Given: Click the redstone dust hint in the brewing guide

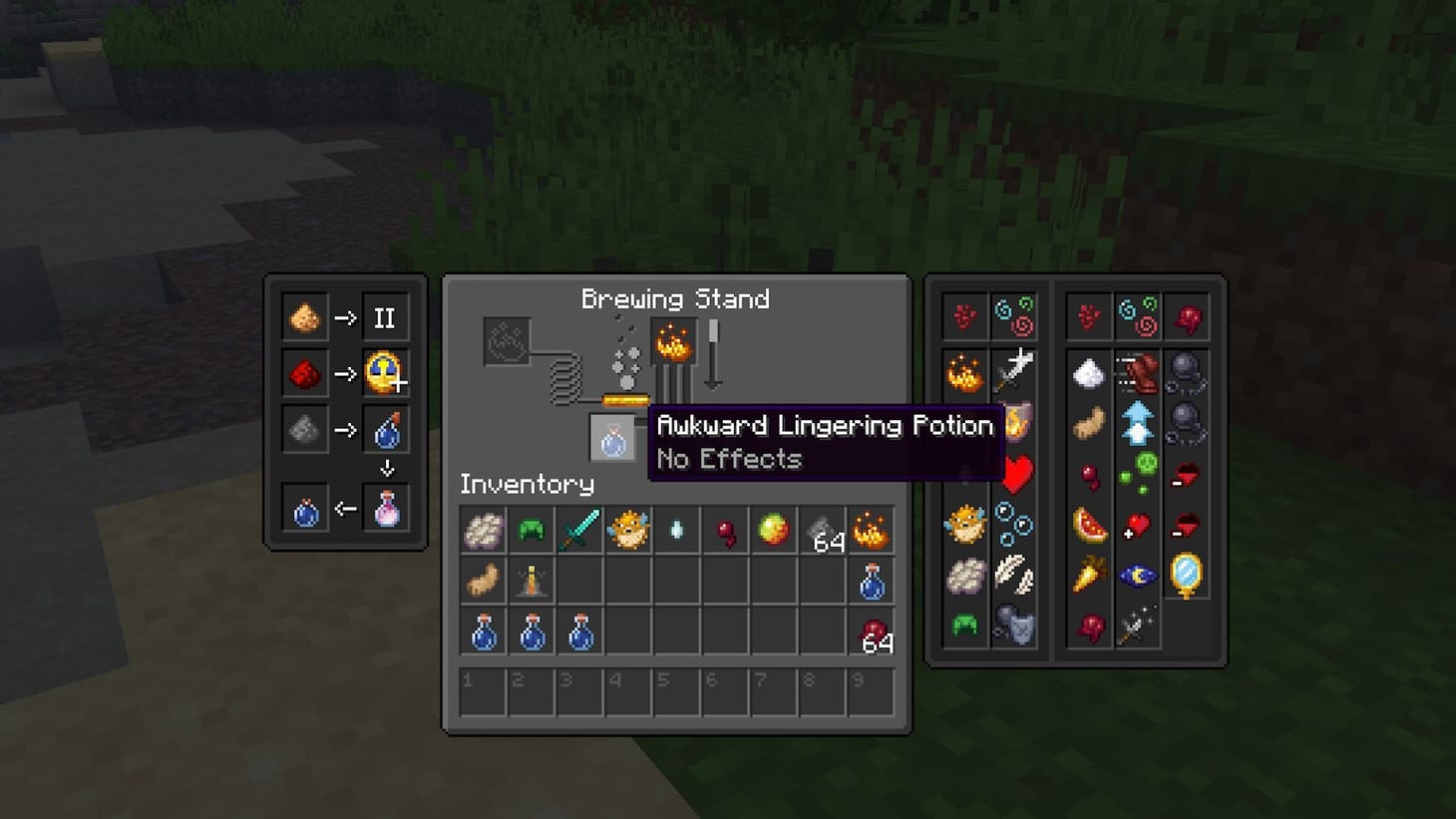Looking at the screenshot, I should (304, 373).
